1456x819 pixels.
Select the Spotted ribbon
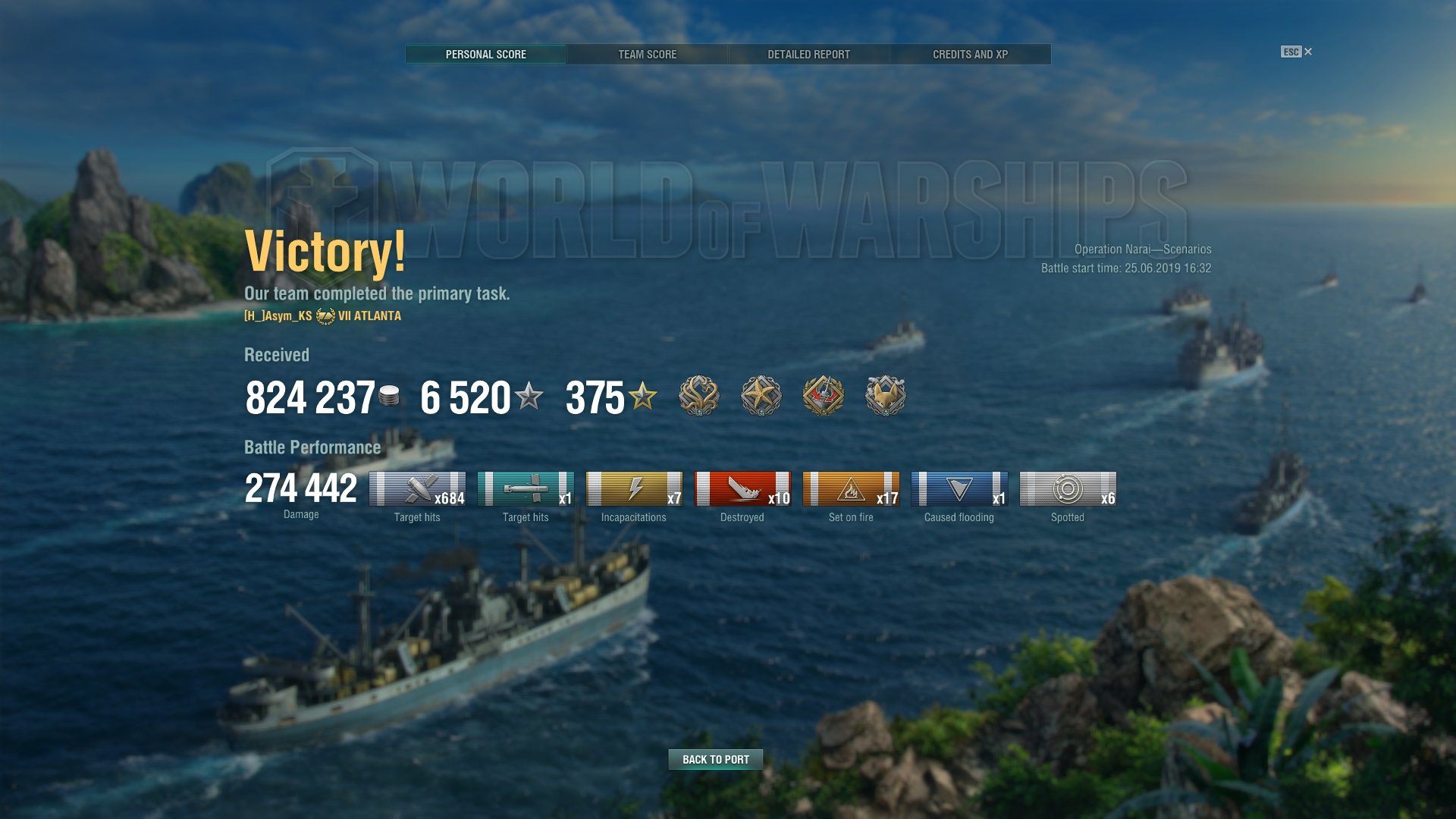1068,489
